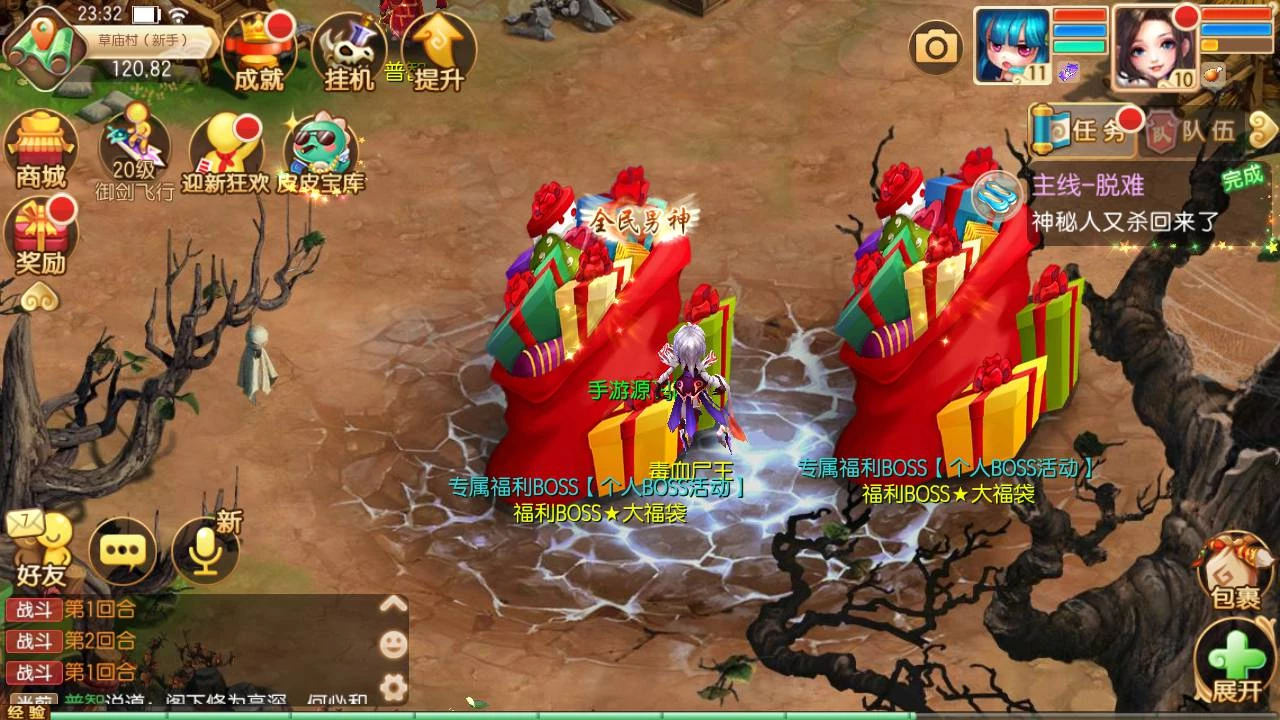Open the chat bubble button
This screenshot has width=1280, height=720.
122,550
